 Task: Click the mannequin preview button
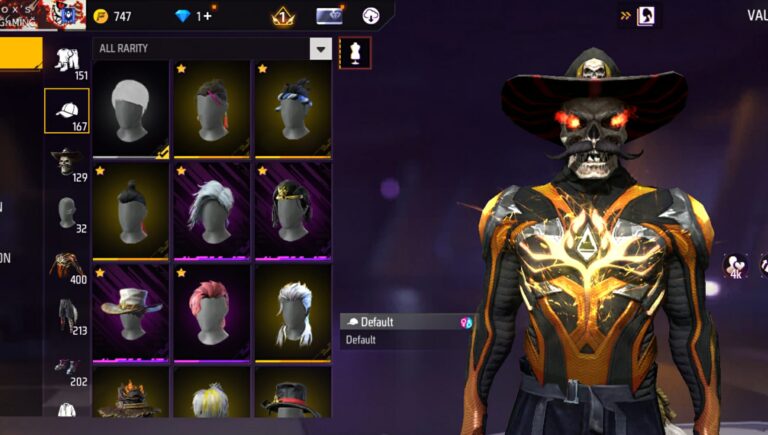tap(355, 53)
